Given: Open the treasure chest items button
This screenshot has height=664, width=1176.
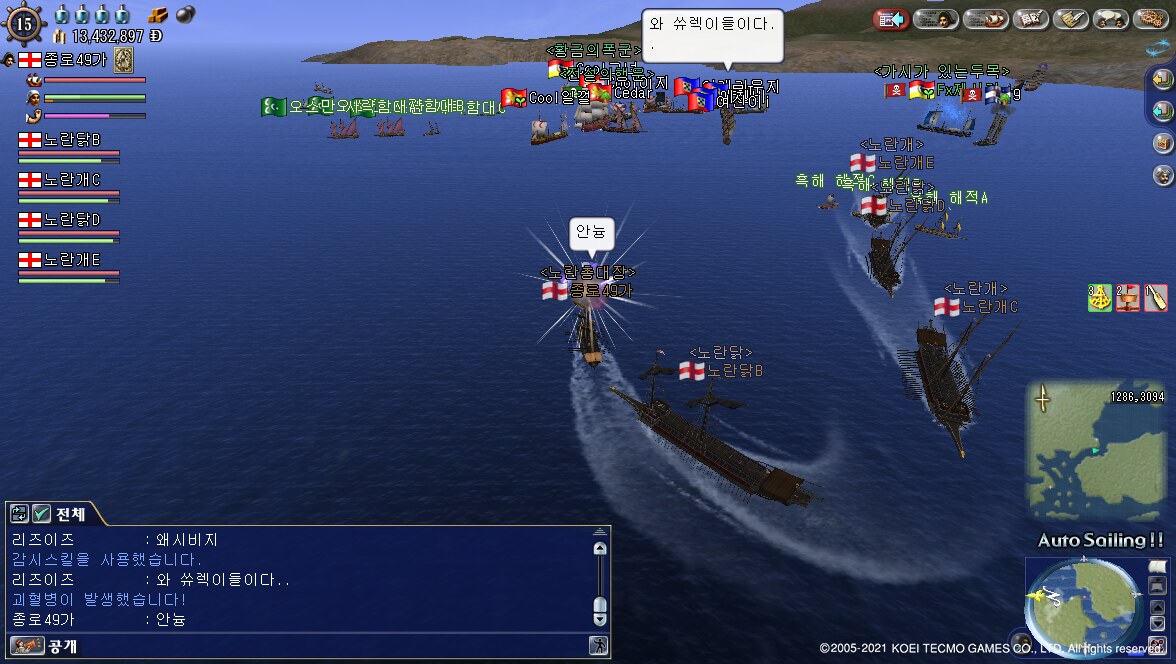Looking at the screenshot, I should click(1162, 143).
